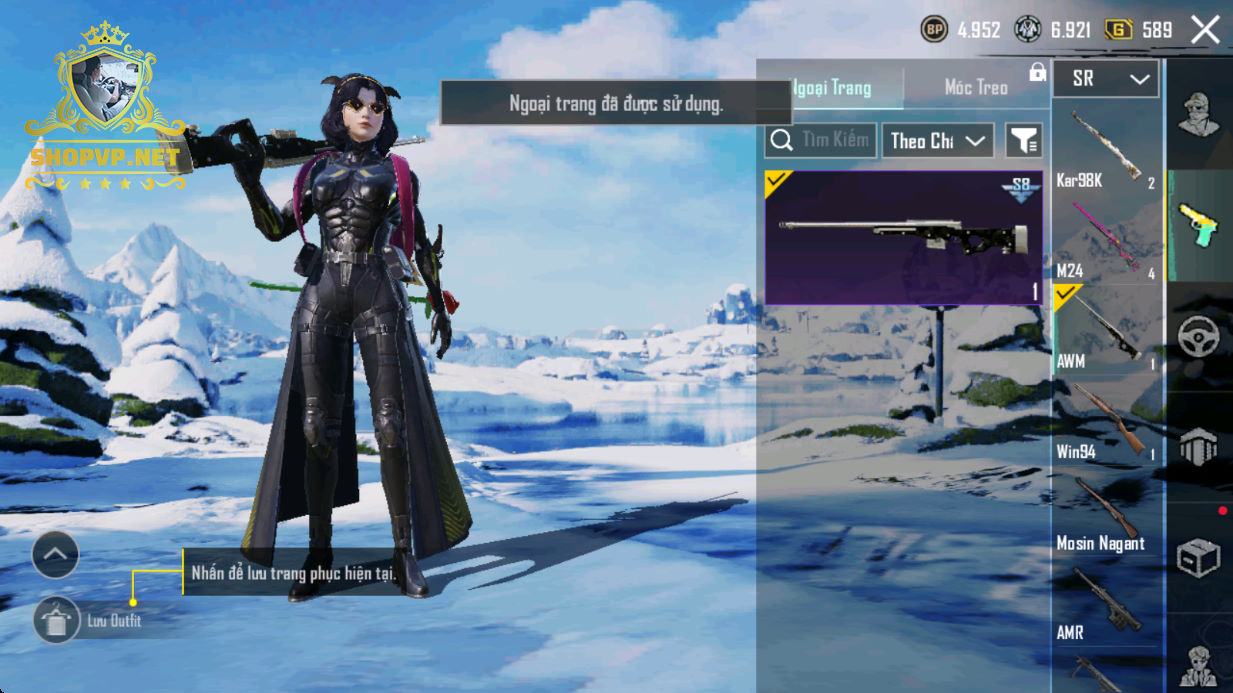Pick the Win94 rifle entry
Image resolution: width=1233 pixels, height=693 pixels.
[1106, 422]
